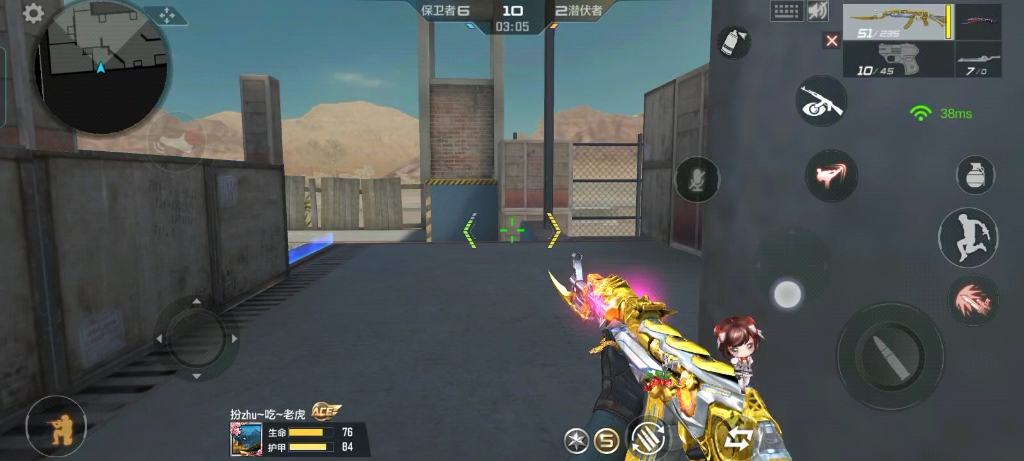The height and width of the screenshot is (461, 1024).
Task: Throw a grenade with grenade button
Action: pyautogui.click(x=975, y=174)
